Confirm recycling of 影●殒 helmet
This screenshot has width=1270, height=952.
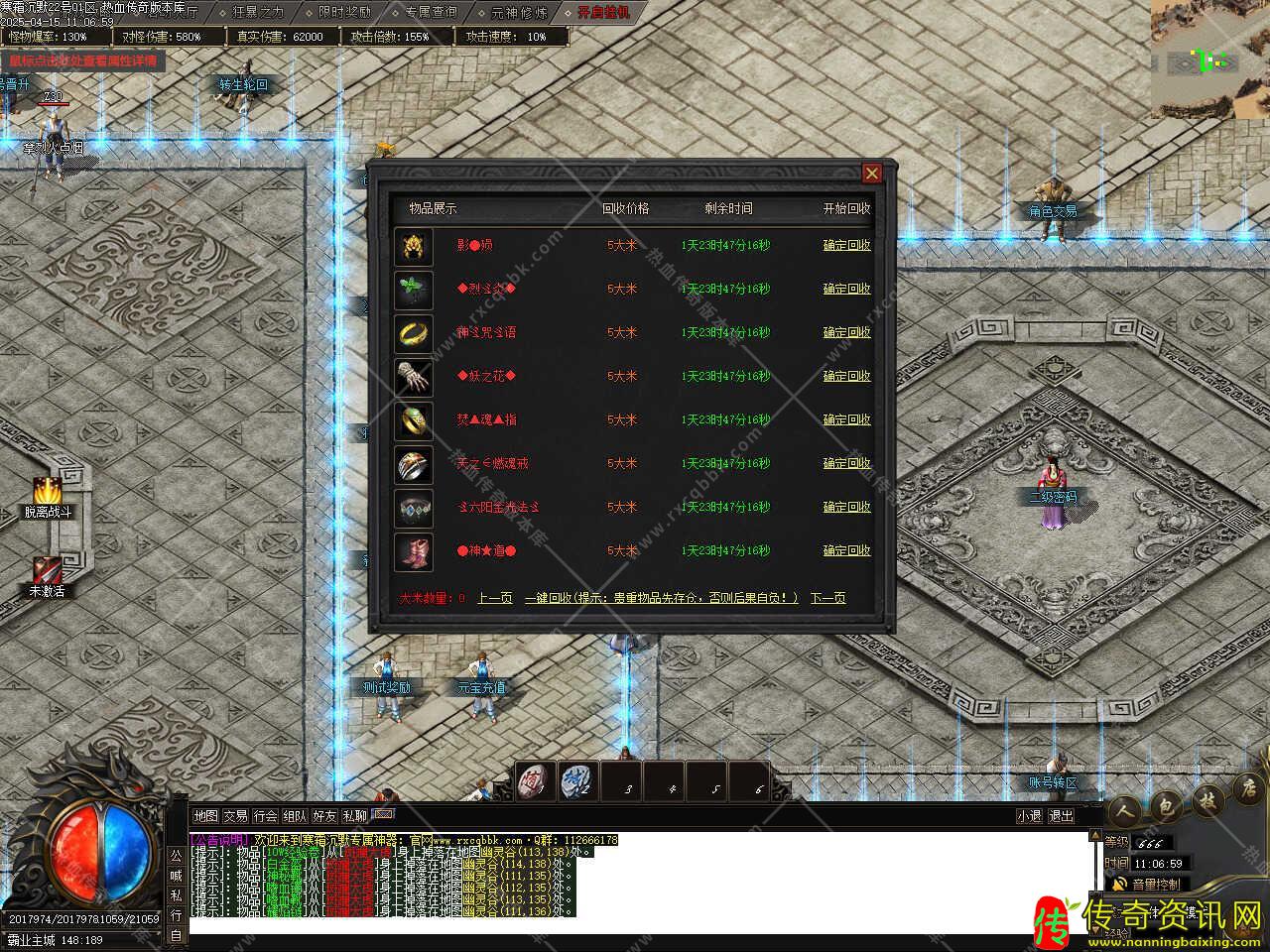(x=846, y=245)
